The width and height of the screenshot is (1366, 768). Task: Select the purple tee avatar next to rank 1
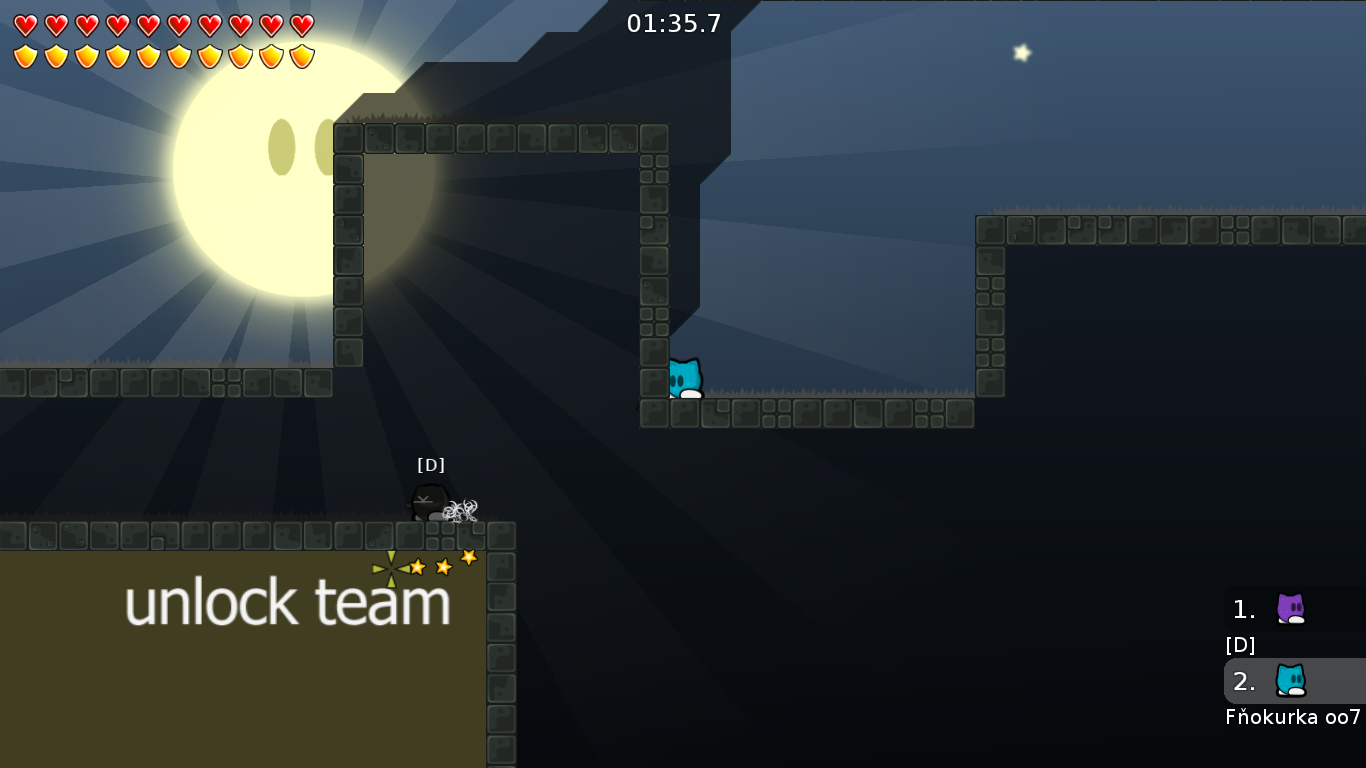click(1292, 610)
